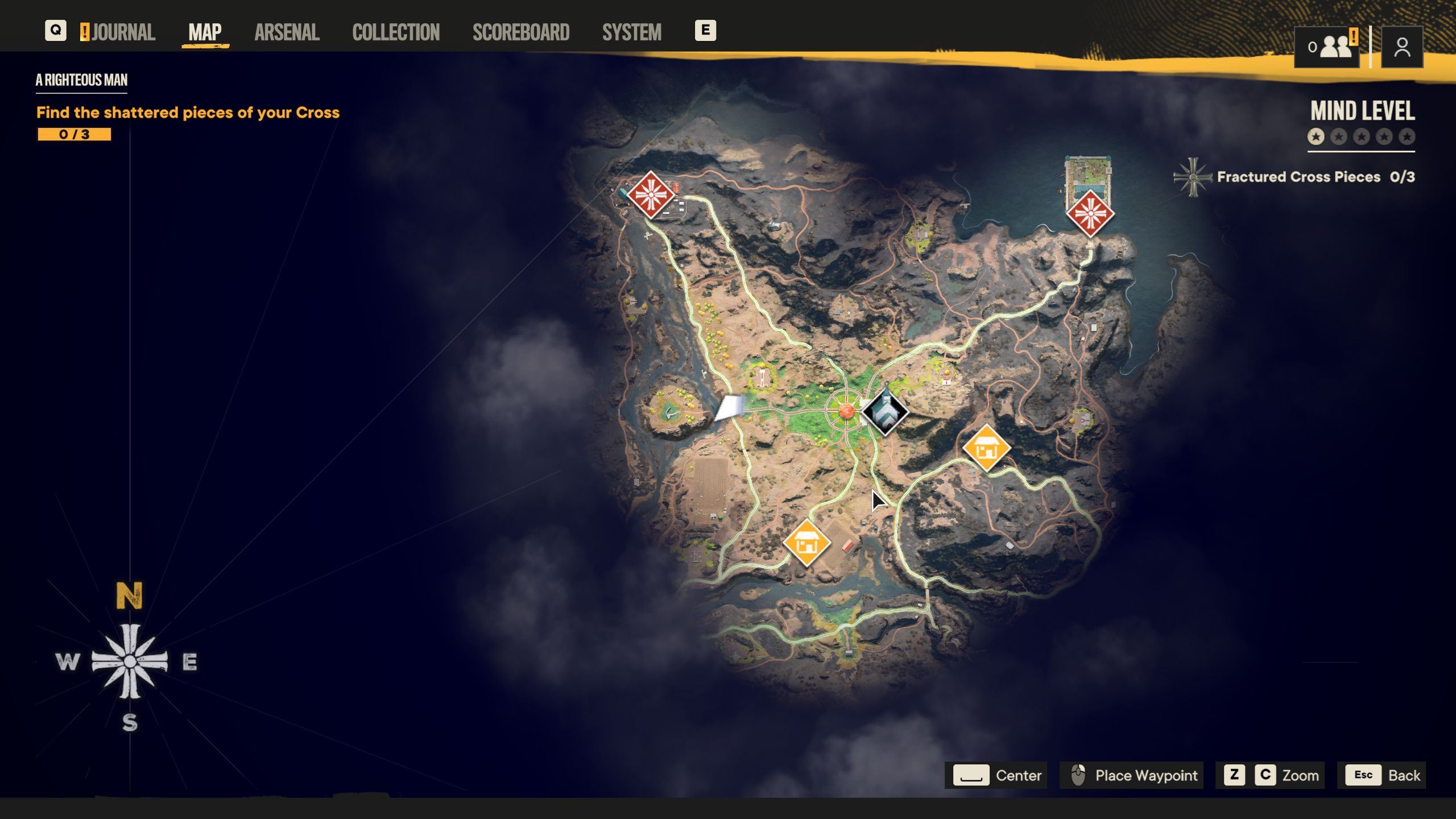Screen dimensions: 1456x819
Task: Click the Zoom control button
Action: coord(1269,775)
